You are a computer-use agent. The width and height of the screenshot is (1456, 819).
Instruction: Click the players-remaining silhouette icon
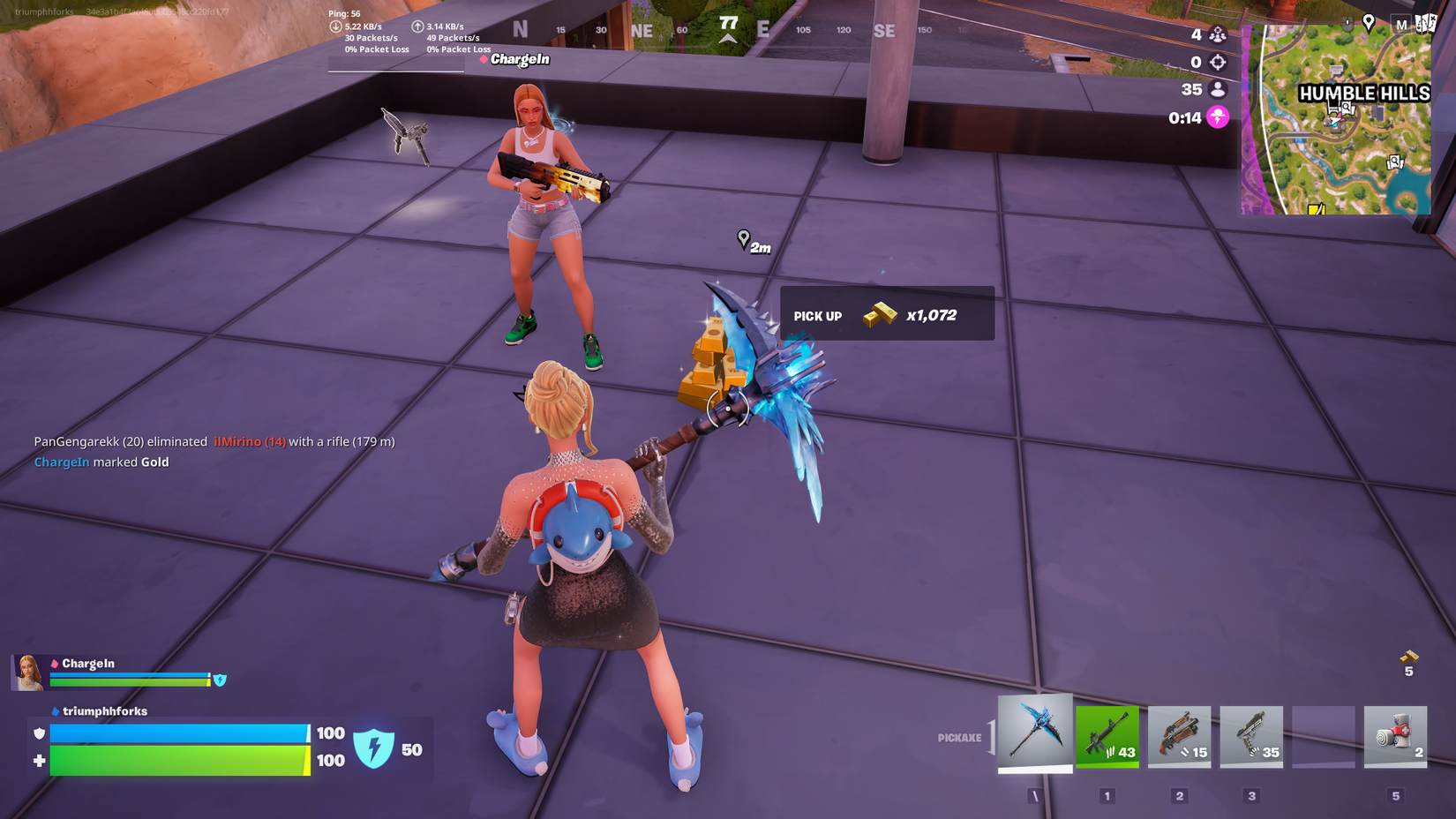1216,89
